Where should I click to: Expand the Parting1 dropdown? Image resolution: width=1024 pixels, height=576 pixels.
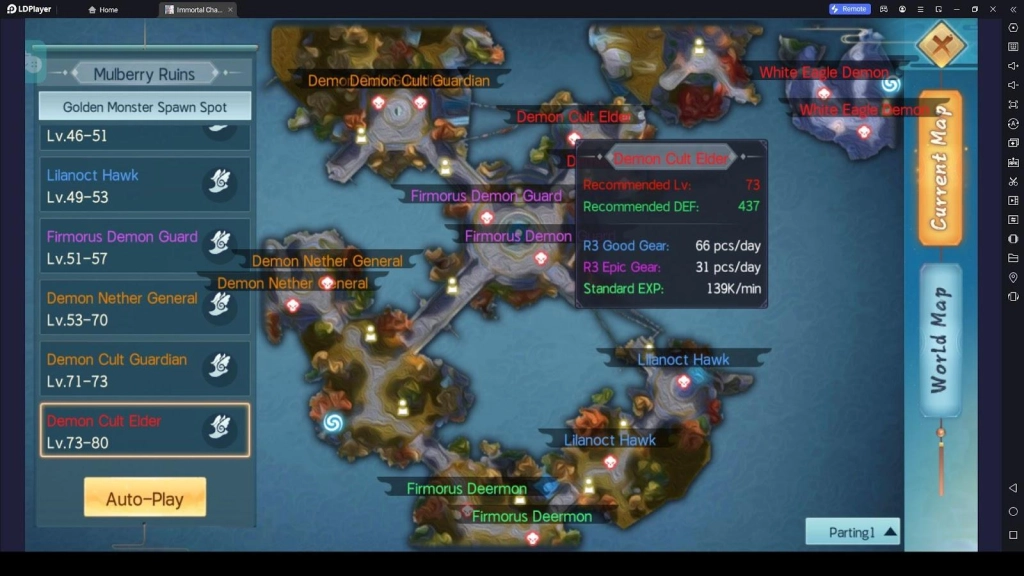point(852,532)
